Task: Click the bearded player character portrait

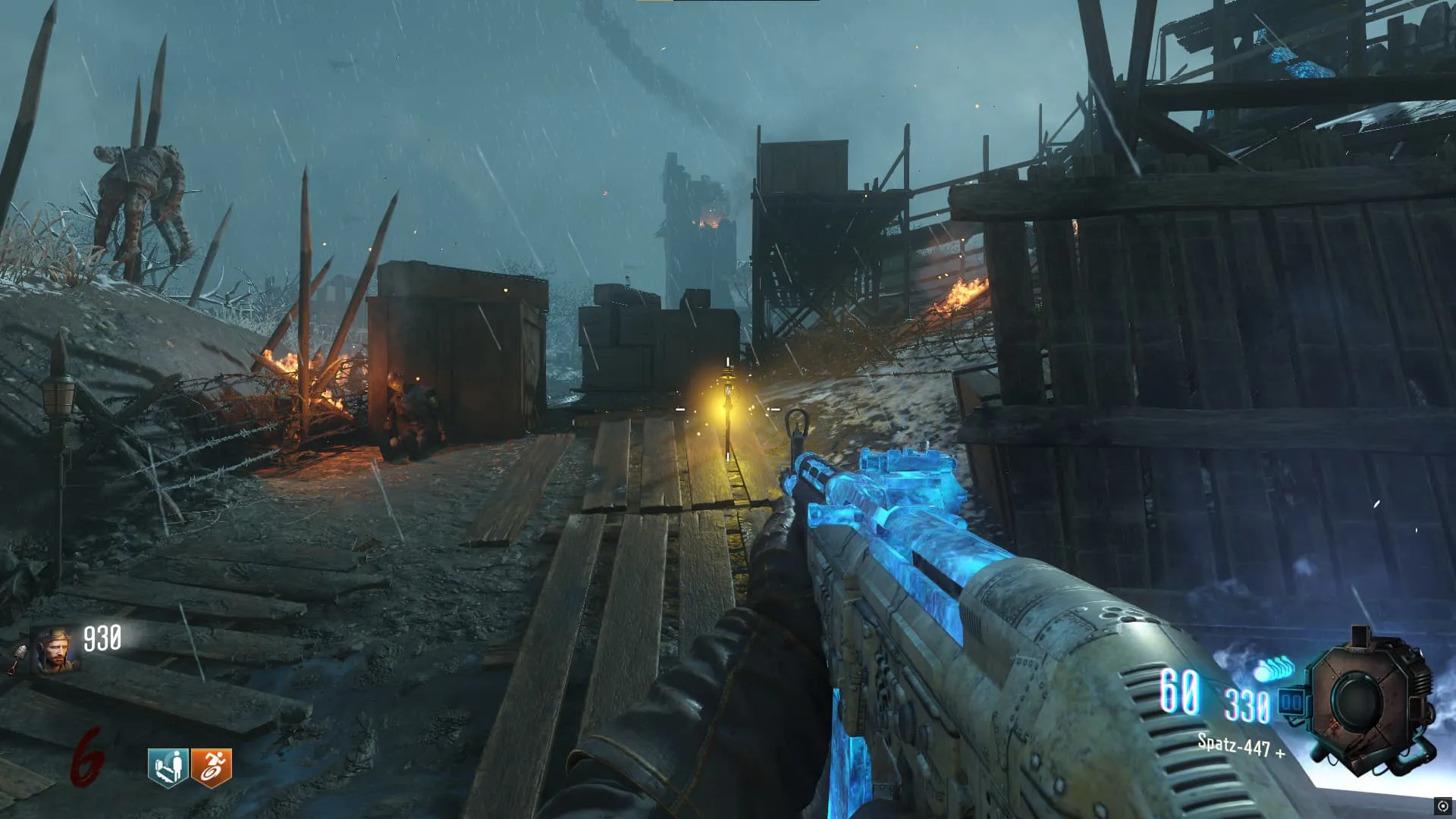Action: click(x=55, y=651)
